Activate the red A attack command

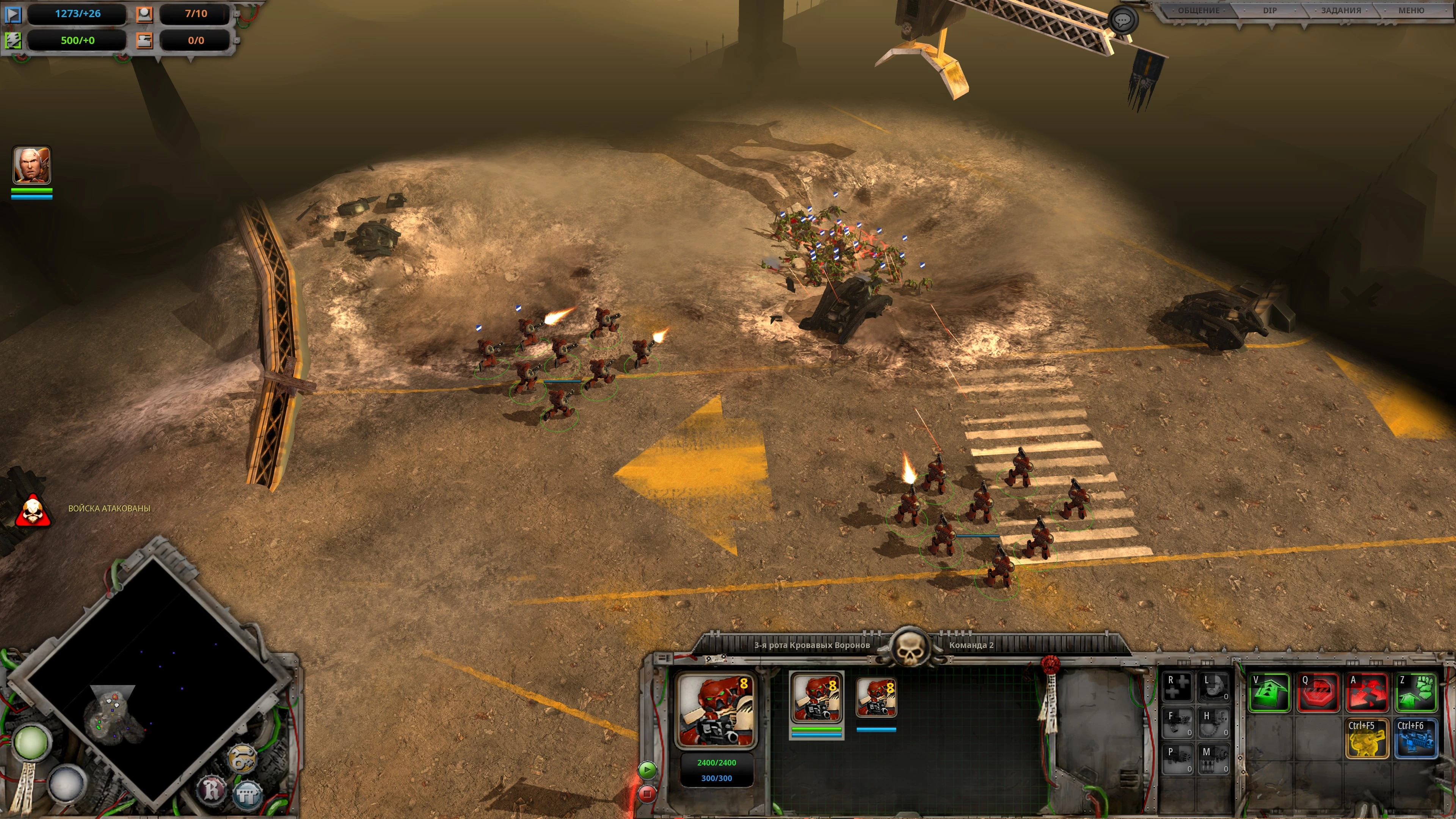click(x=1367, y=692)
